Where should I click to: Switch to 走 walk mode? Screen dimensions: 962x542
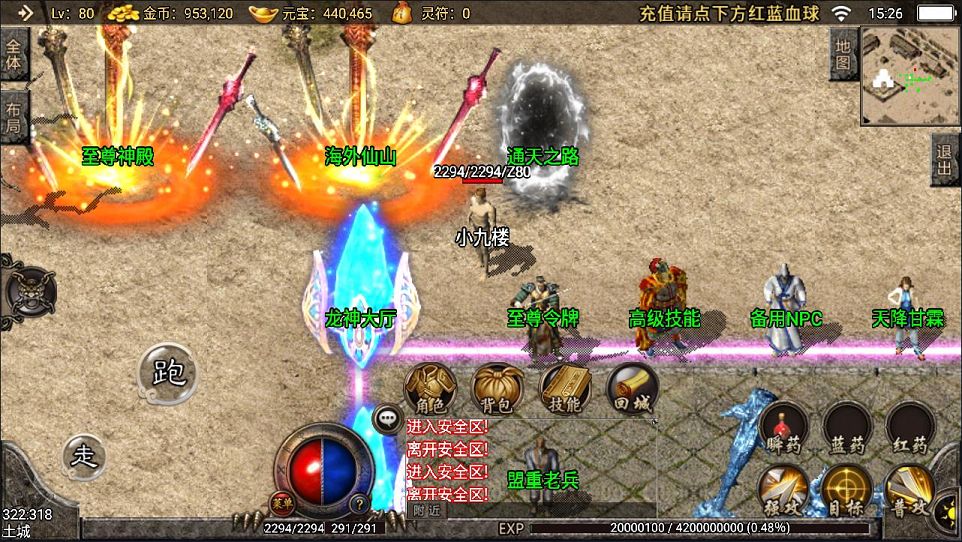click(85, 456)
